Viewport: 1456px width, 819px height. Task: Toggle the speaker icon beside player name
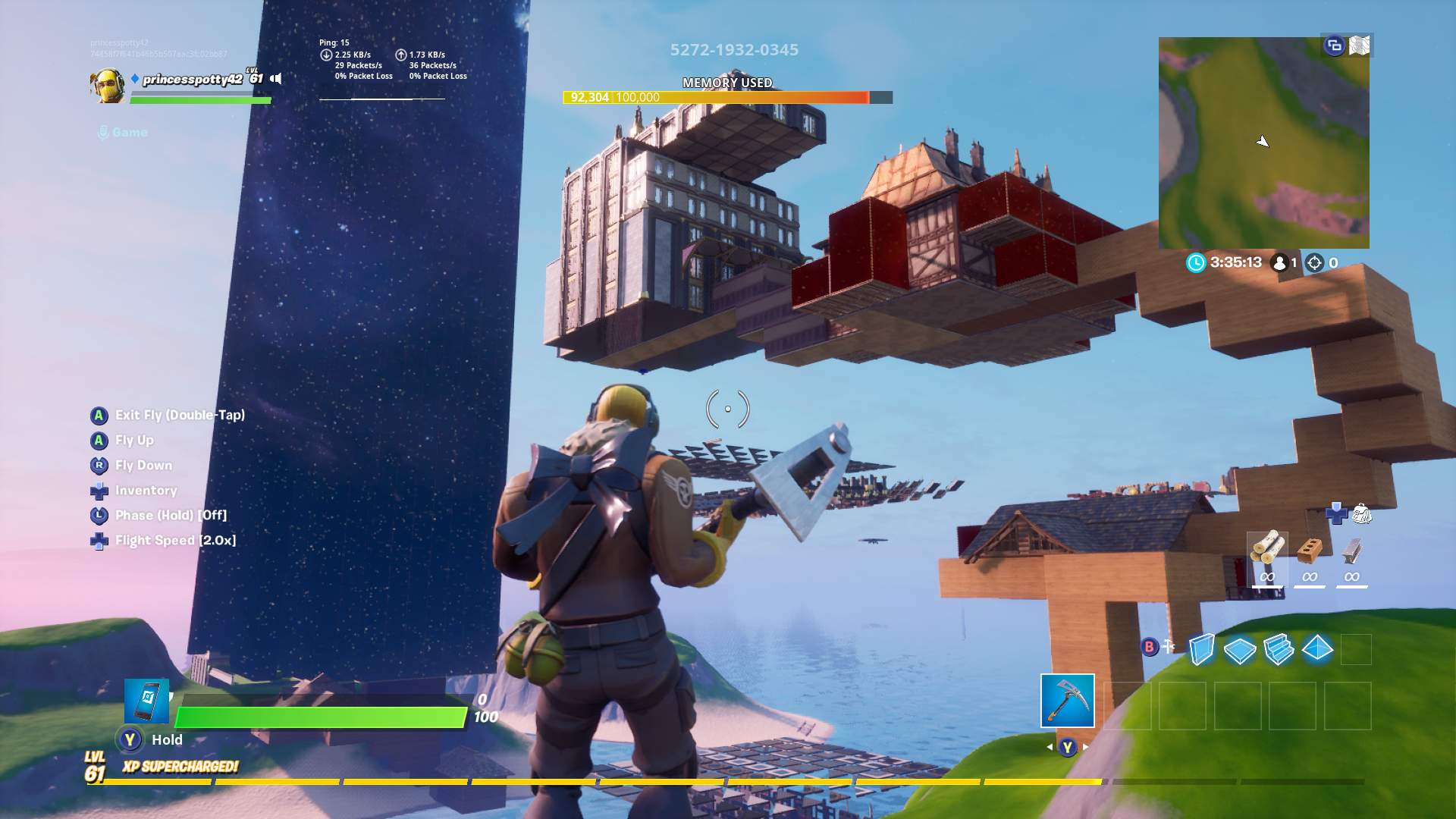[x=277, y=79]
